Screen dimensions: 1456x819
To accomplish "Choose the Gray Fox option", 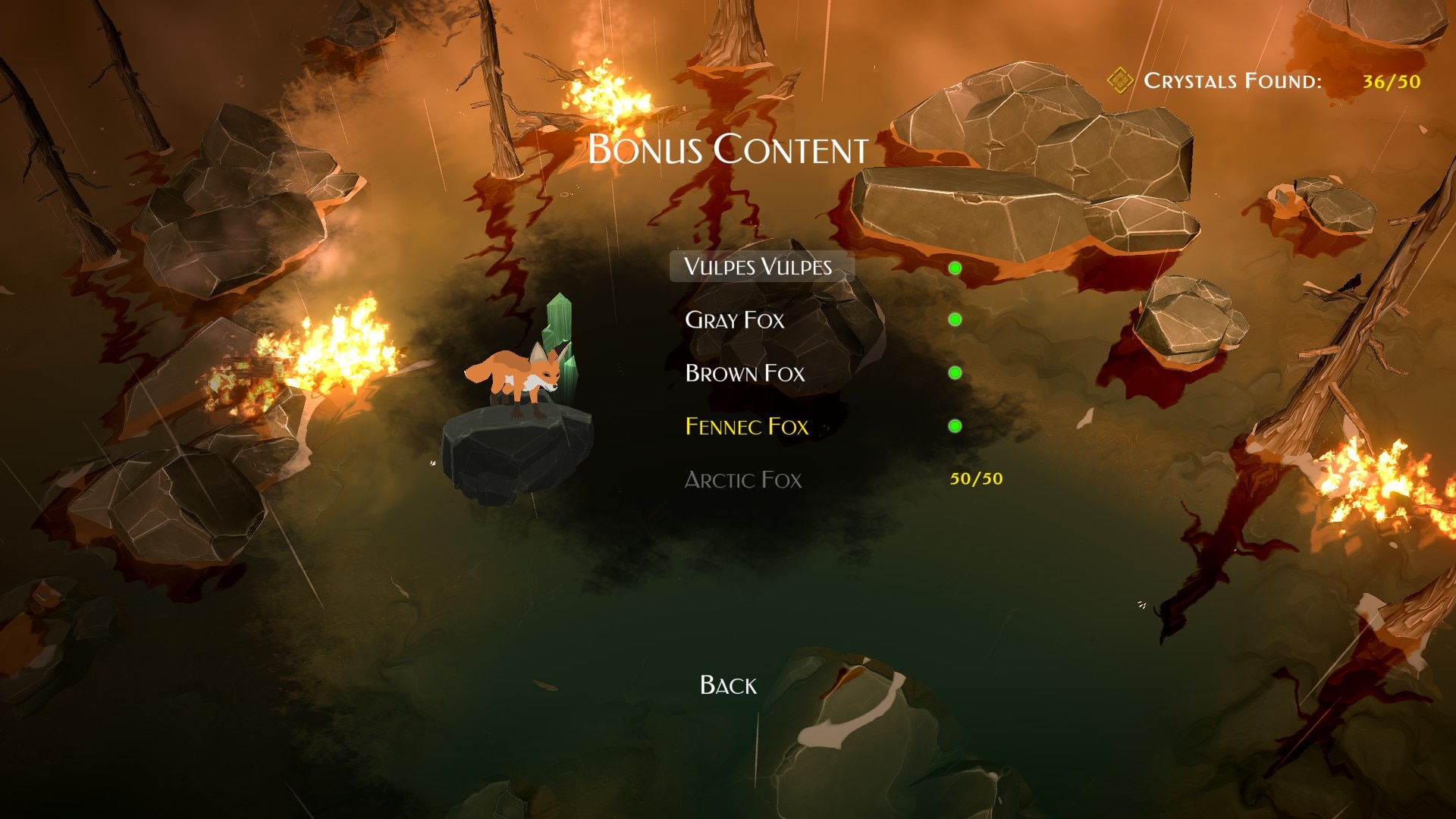I will (734, 320).
